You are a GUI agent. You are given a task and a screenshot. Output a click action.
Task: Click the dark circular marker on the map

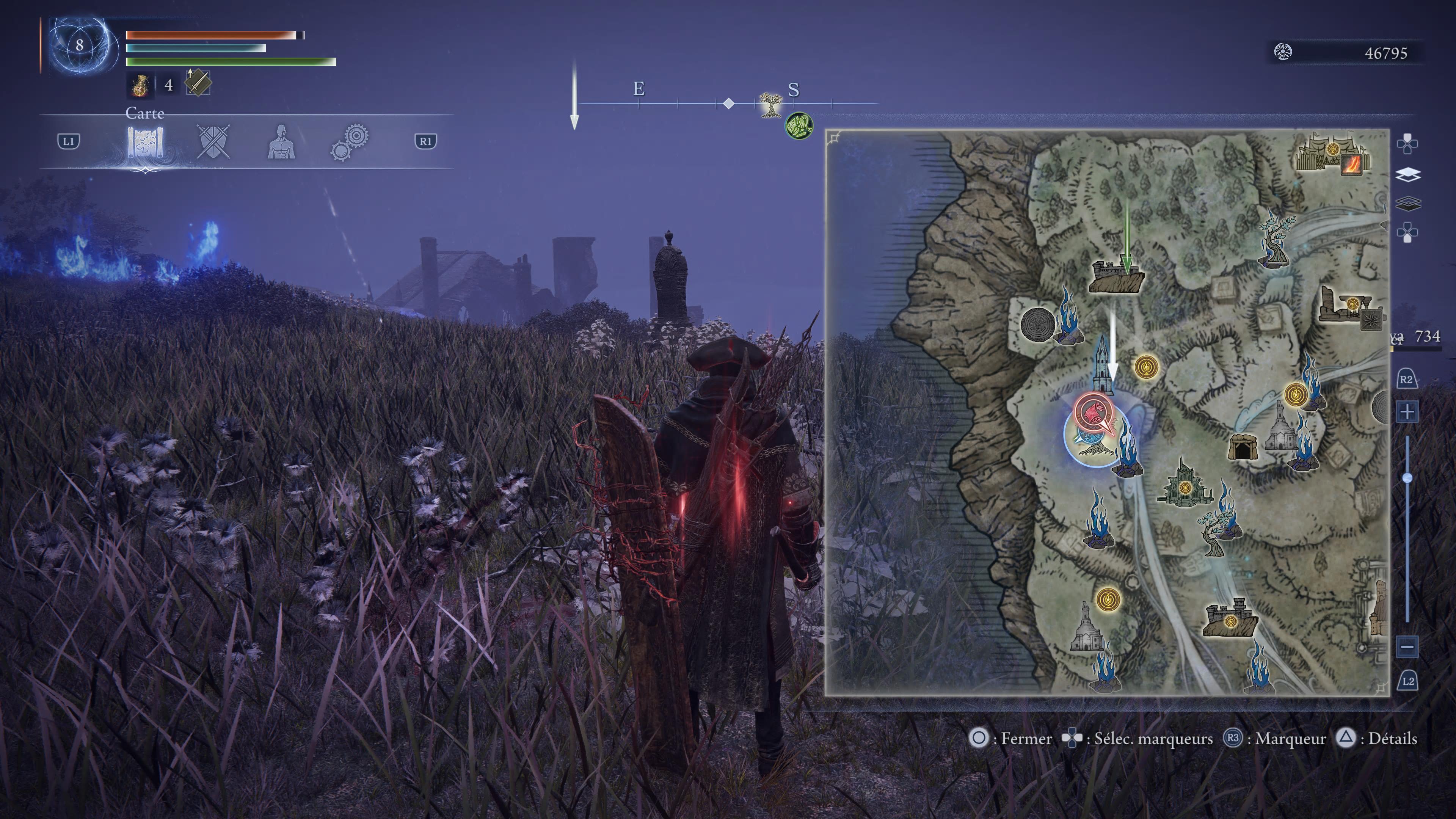point(1037,324)
